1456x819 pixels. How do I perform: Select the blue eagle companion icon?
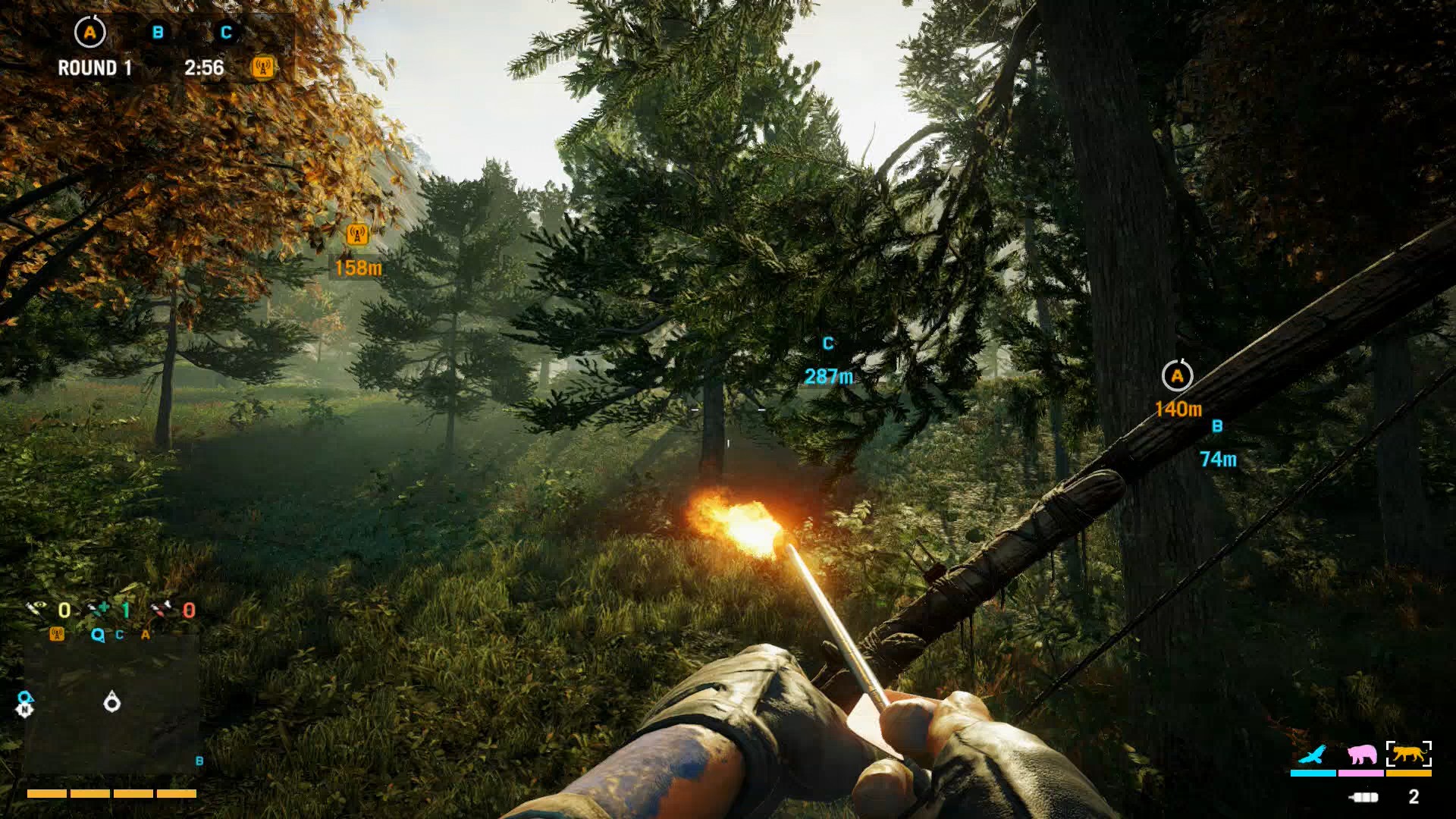(1311, 755)
